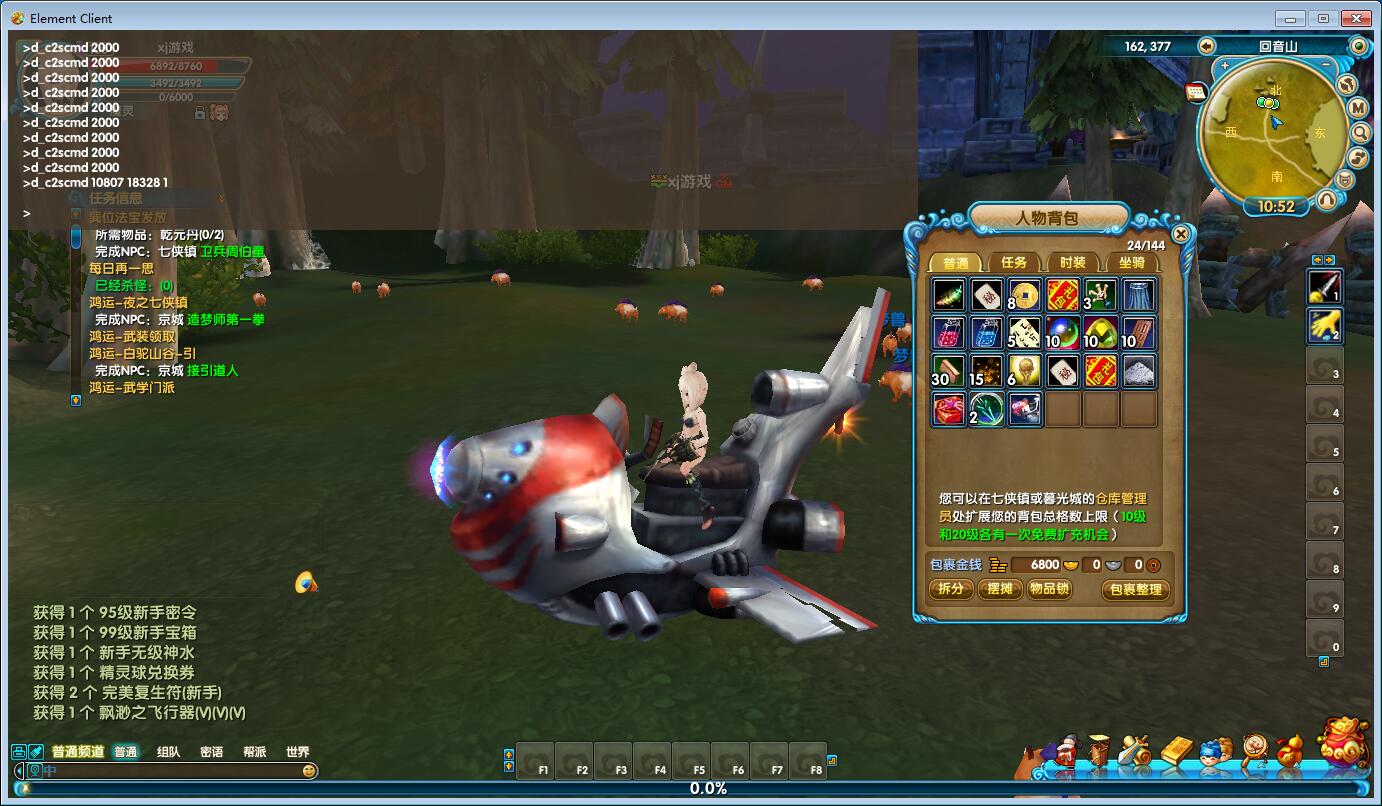Select the gold coin item slot
Screen dimensions: 1382x806
pos(1024,295)
